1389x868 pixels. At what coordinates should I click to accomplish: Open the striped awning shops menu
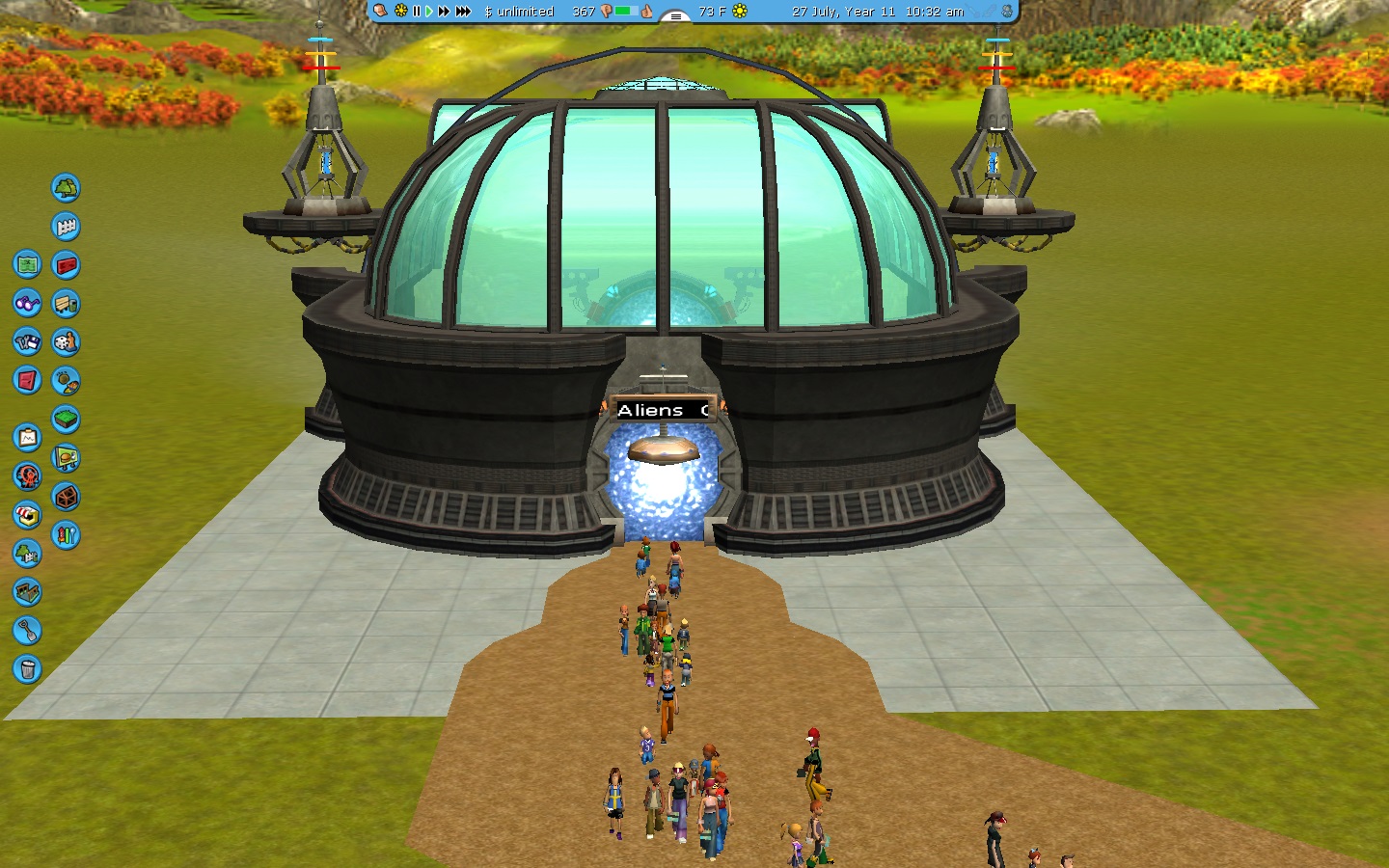27,515
